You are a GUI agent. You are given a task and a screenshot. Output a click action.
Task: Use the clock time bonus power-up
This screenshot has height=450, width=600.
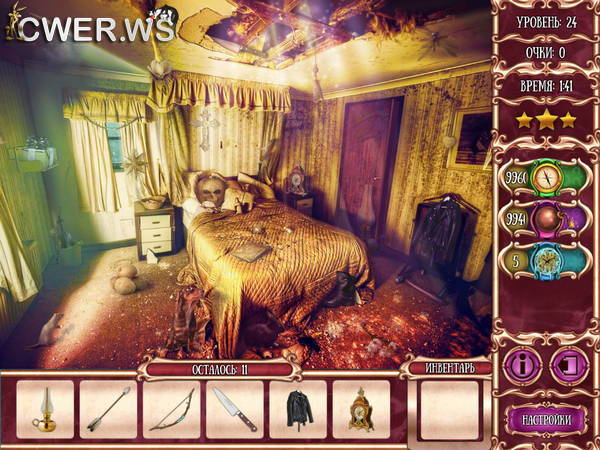pyautogui.click(x=546, y=262)
